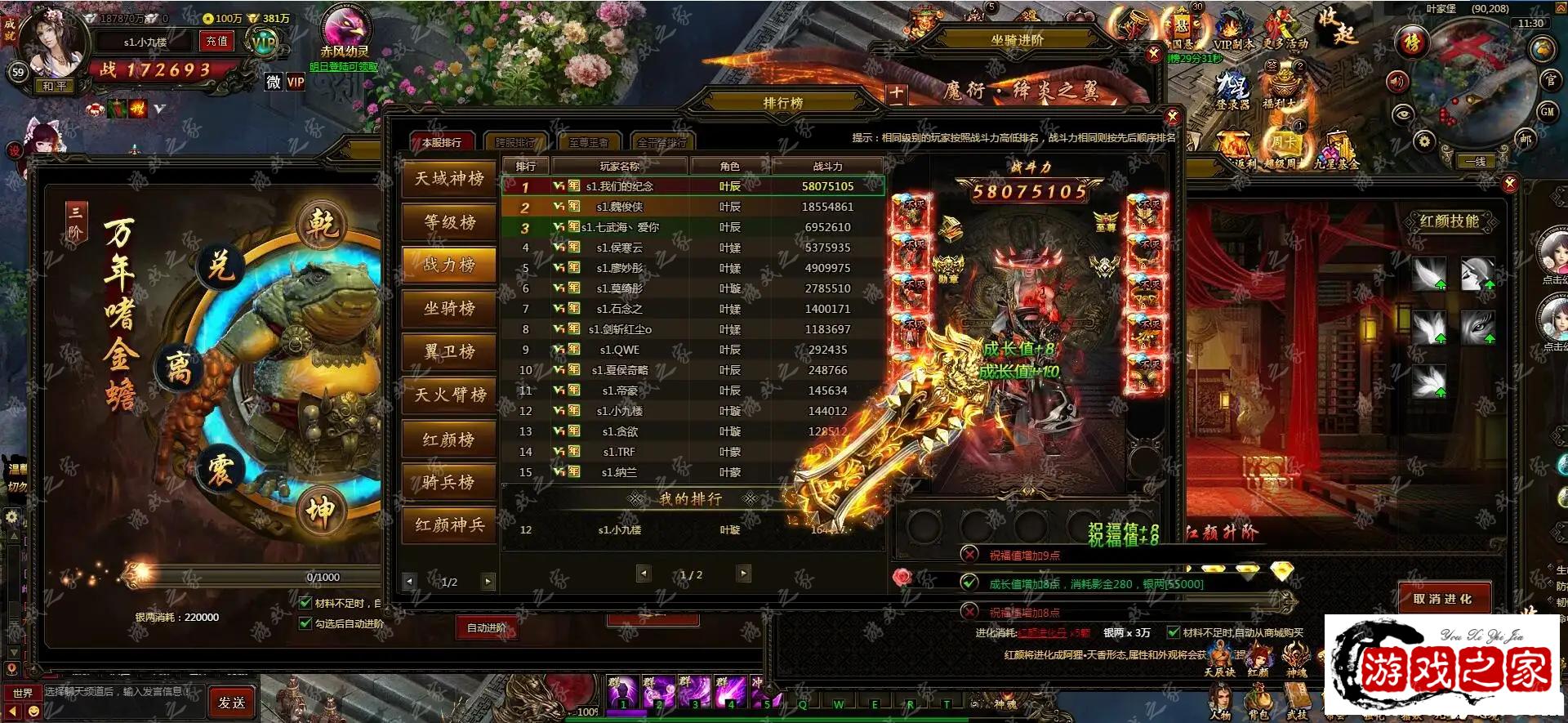Open the 天域神榜 ranking category
Screen dimensions: 1568x723
click(x=449, y=179)
